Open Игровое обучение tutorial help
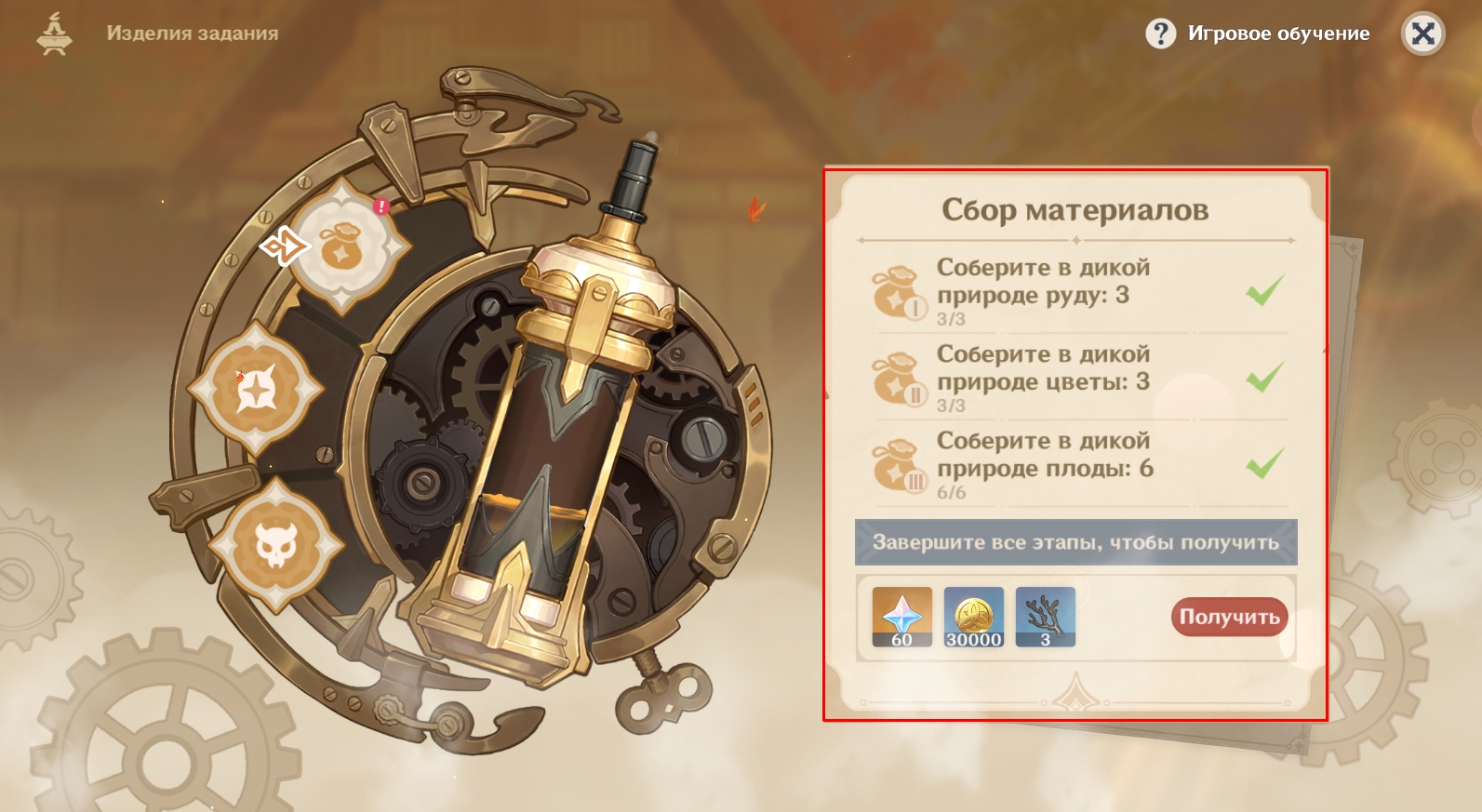This screenshot has height=812, width=1482. click(x=1258, y=34)
